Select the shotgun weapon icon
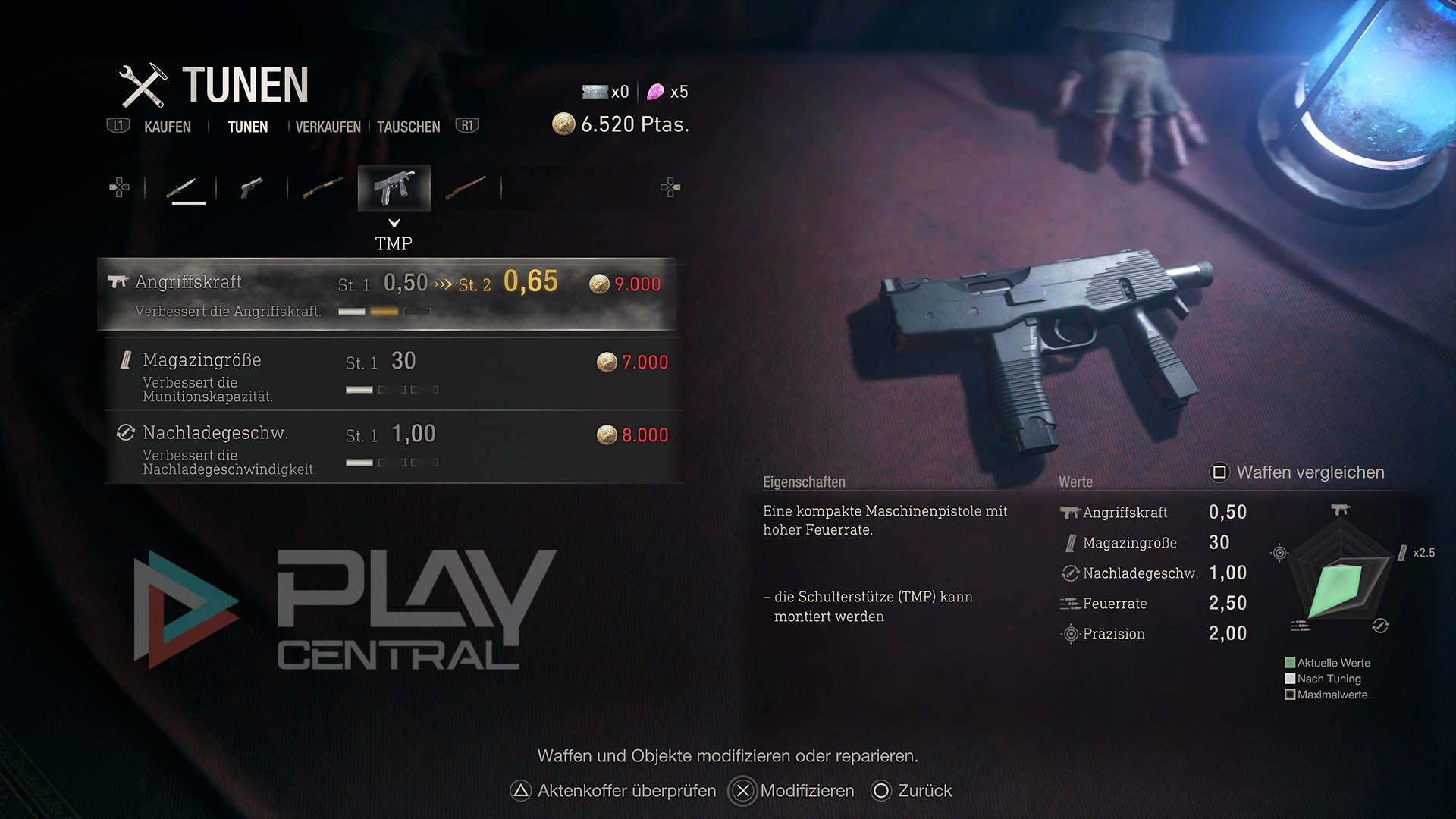This screenshot has height=819, width=1456. coord(322,187)
